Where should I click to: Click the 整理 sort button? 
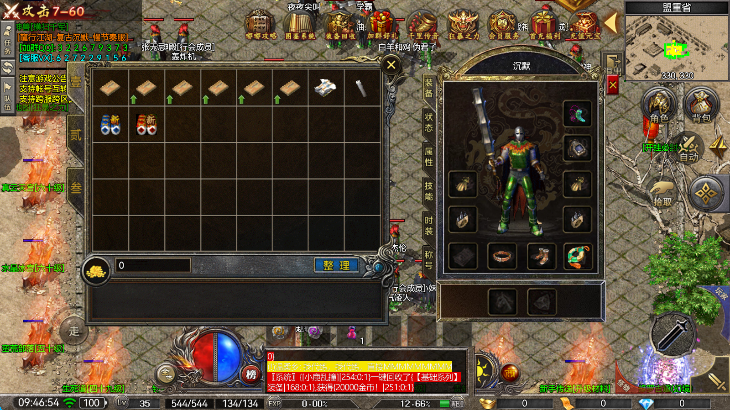coord(337,265)
